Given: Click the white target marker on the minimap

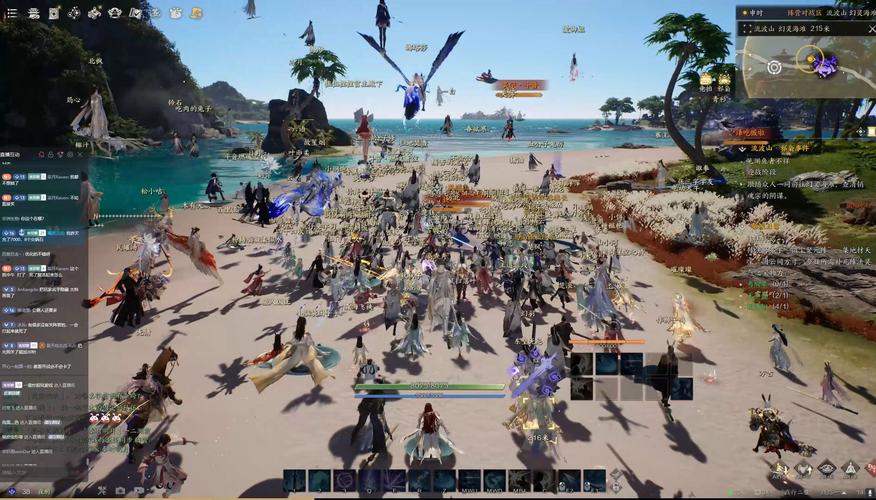Looking at the screenshot, I should tap(773, 67).
